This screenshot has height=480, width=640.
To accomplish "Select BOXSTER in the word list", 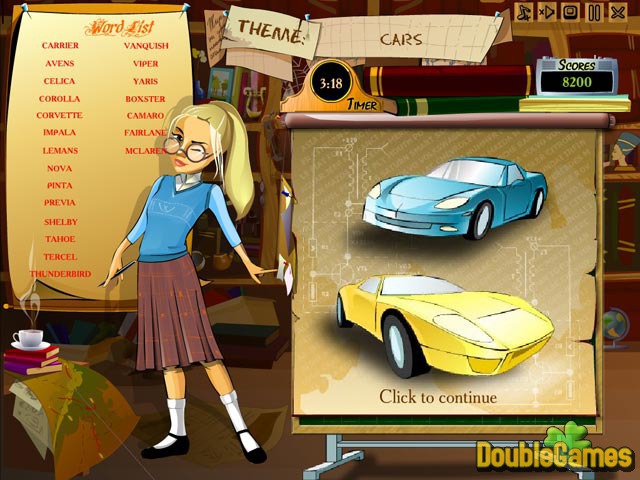I will 145,99.
